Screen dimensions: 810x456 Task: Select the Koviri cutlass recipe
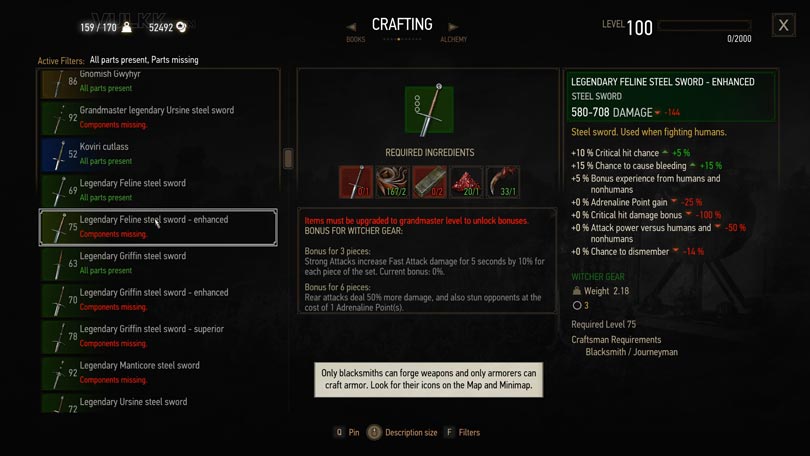pos(158,153)
